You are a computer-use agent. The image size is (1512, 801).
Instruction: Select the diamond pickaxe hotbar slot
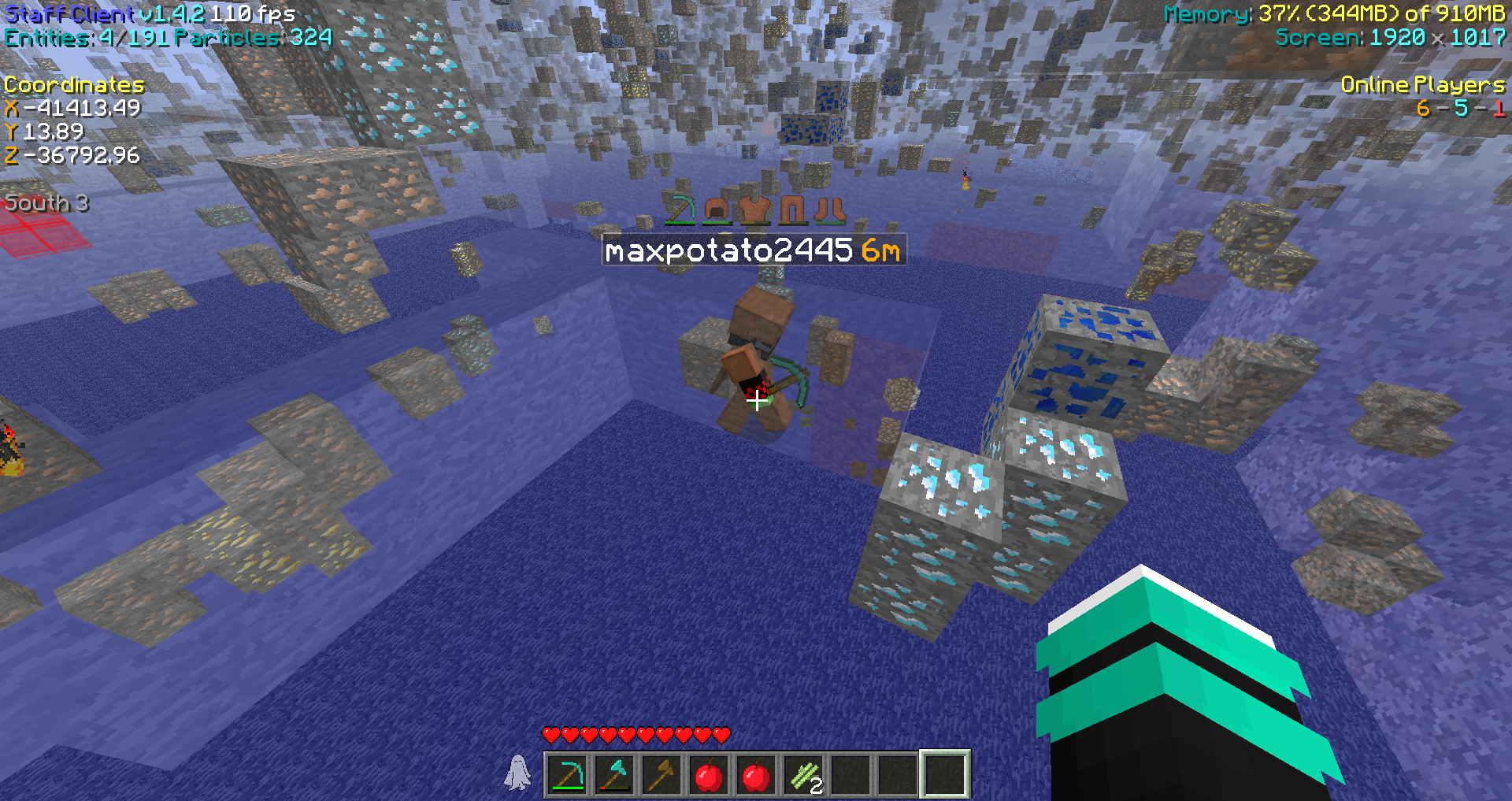point(568,775)
